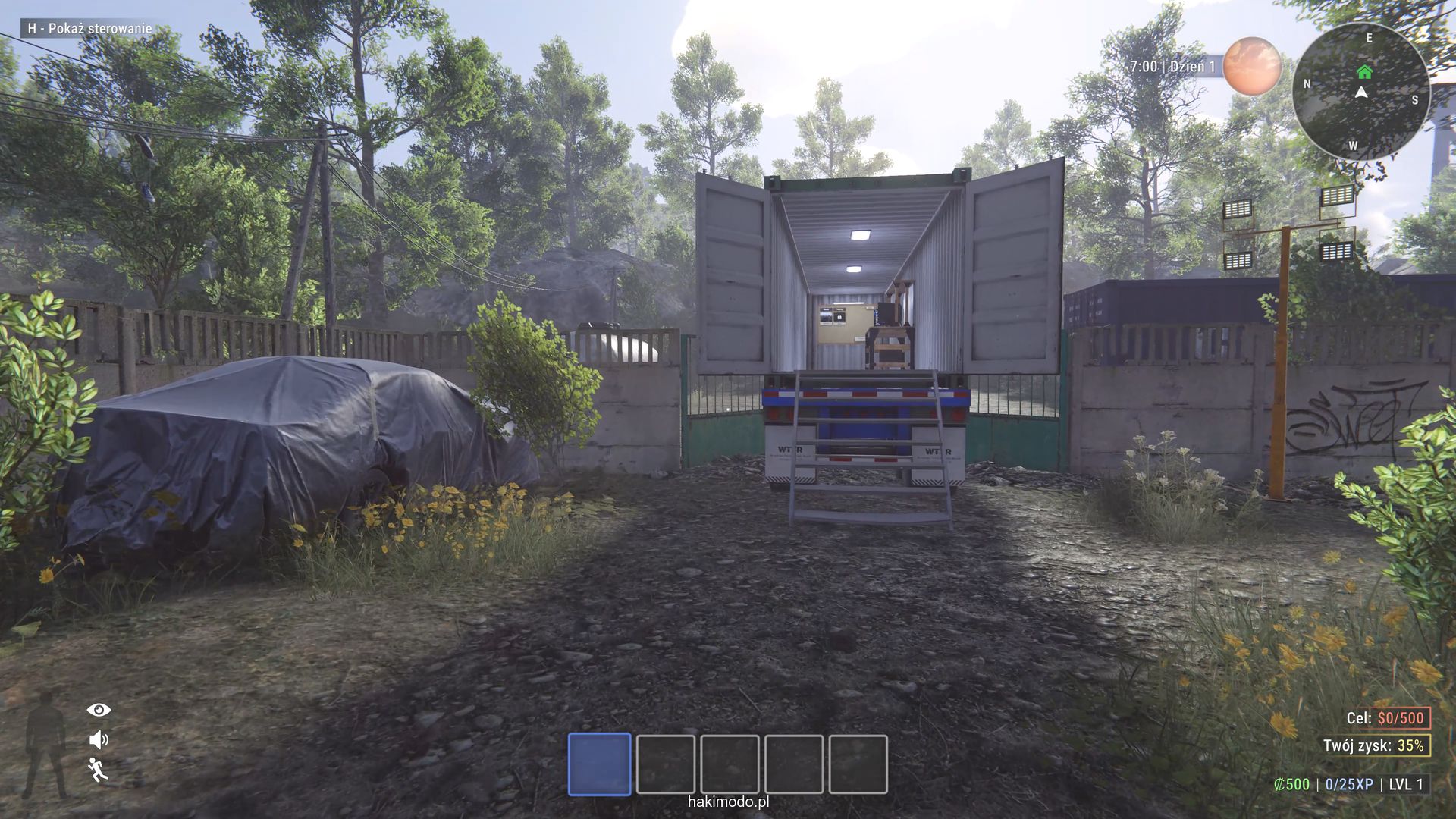Screen dimensions: 1456x819
Task: Click the green home marker on minimap
Action: pyautogui.click(x=1364, y=72)
